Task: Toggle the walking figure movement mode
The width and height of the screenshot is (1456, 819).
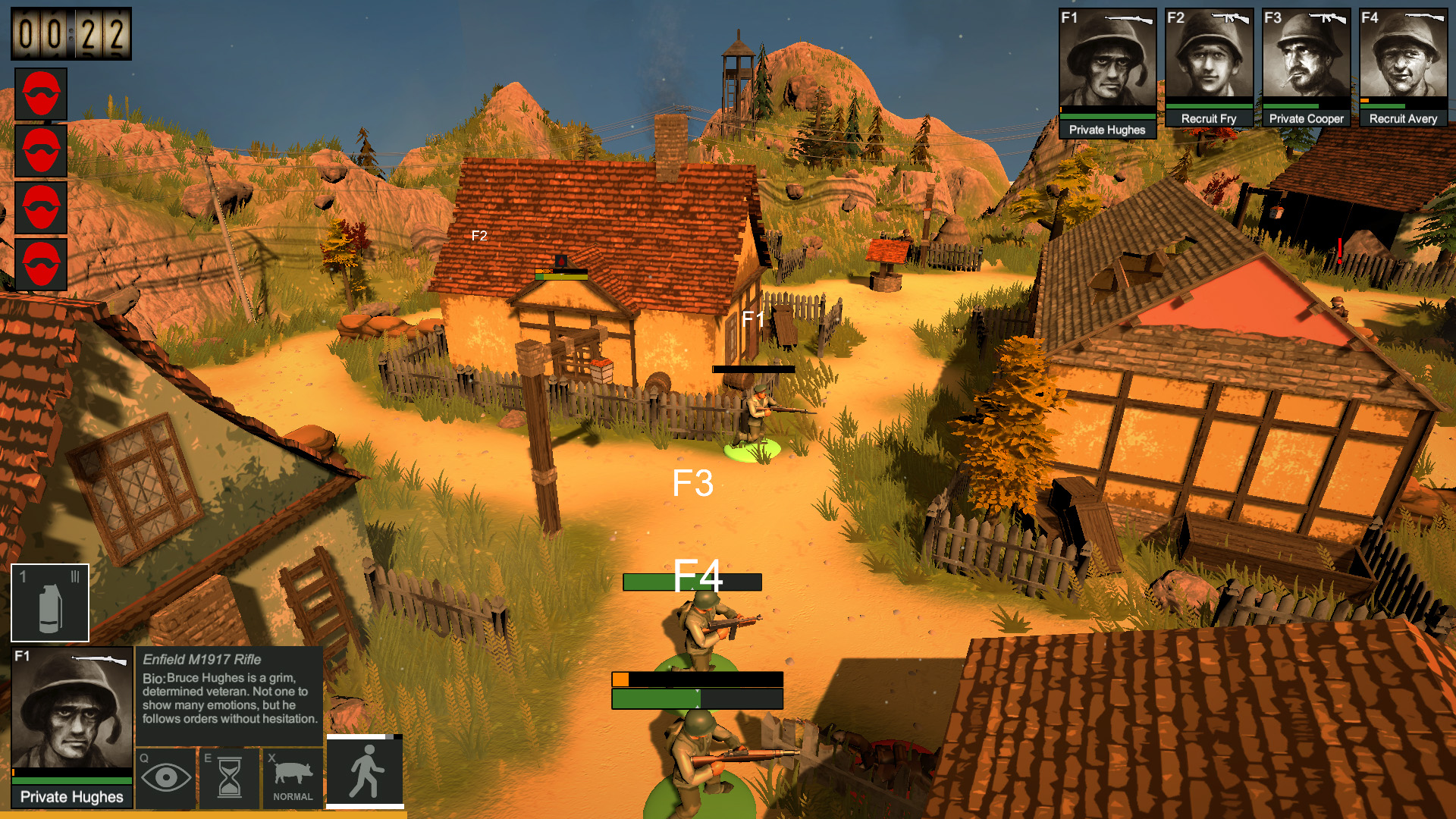Action: (365, 771)
